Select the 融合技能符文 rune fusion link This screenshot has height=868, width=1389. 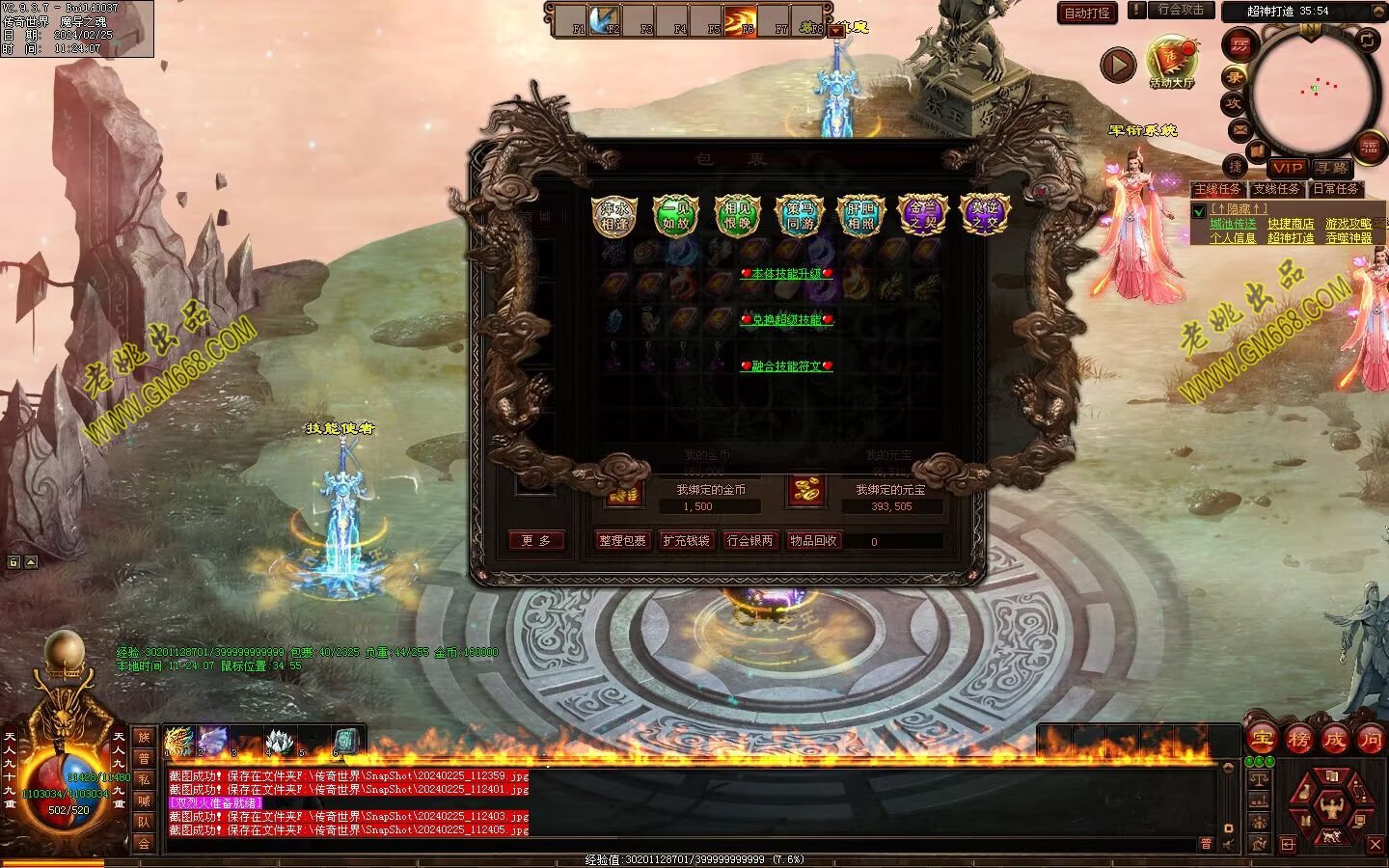(x=786, y=366)
